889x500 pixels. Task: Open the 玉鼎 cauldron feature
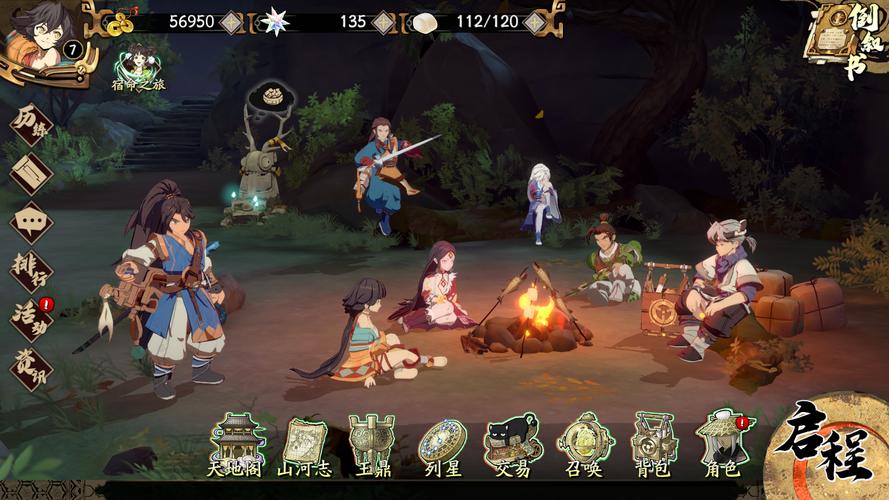pyautogui.click(x=372, y=444)
